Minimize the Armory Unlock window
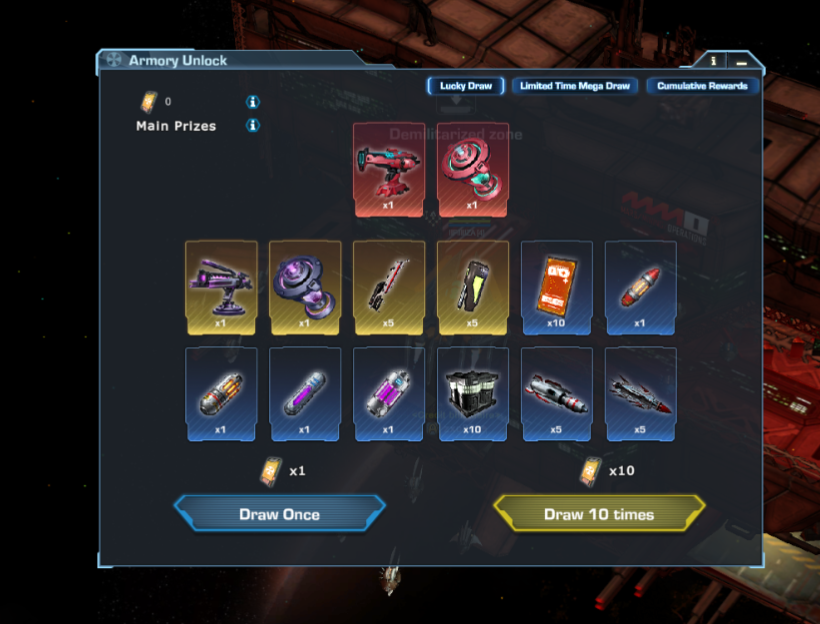Viewport: 820px width, 624px height. coord(741,61)
